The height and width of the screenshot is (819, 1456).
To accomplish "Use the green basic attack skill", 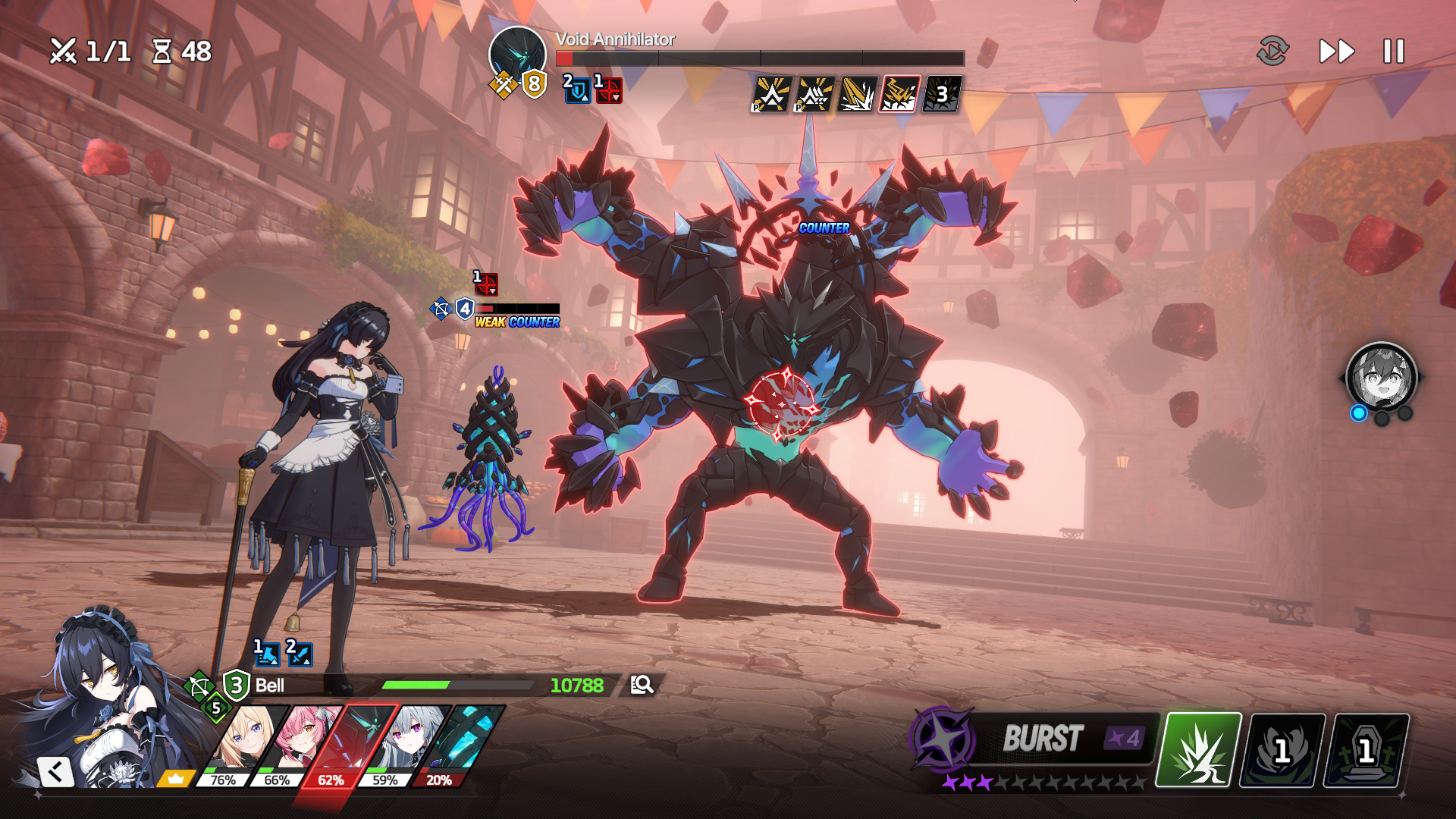I will tap(1199, 749).
